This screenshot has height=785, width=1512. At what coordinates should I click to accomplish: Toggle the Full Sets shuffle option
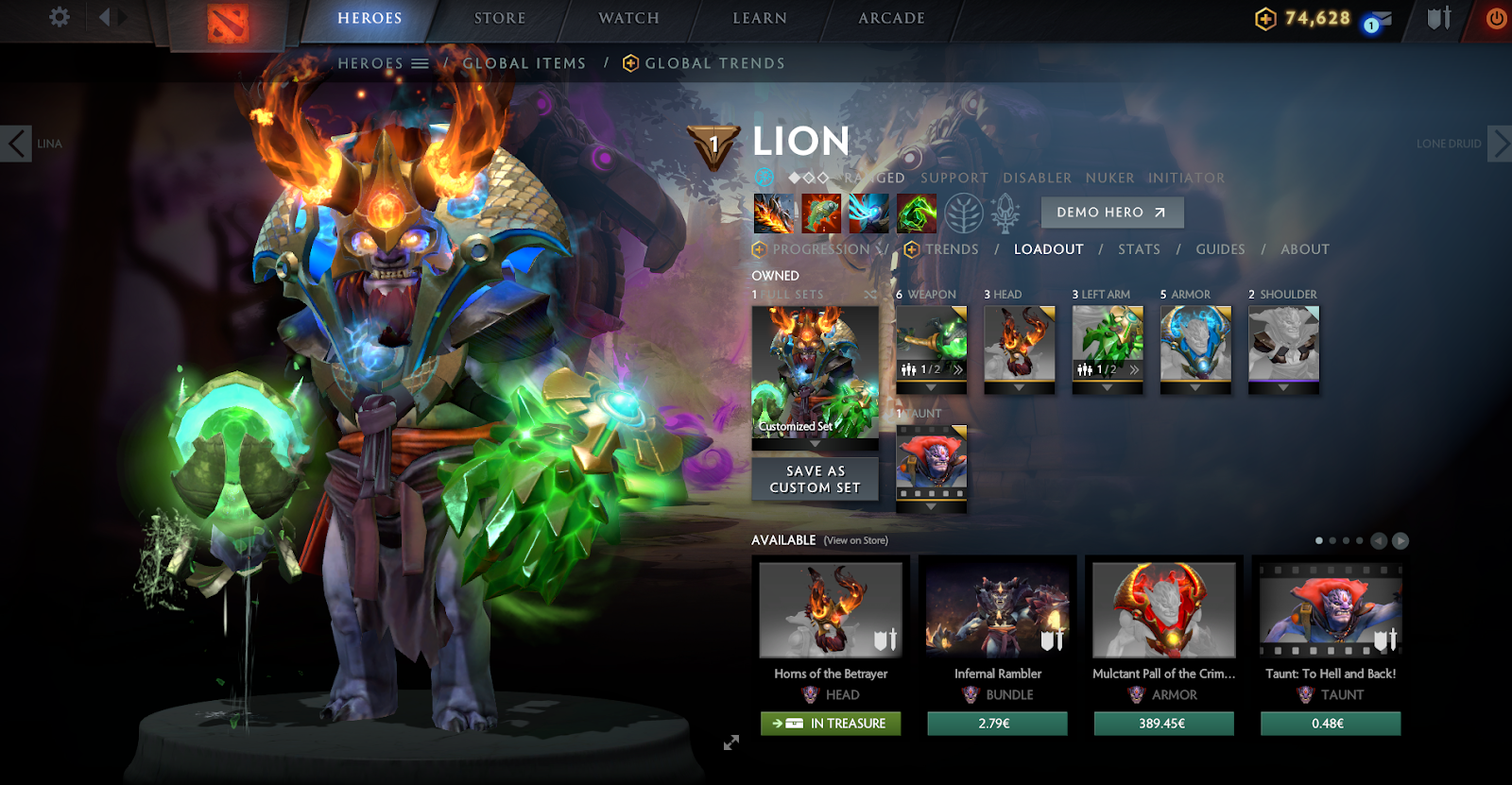[x=869, y=294]
